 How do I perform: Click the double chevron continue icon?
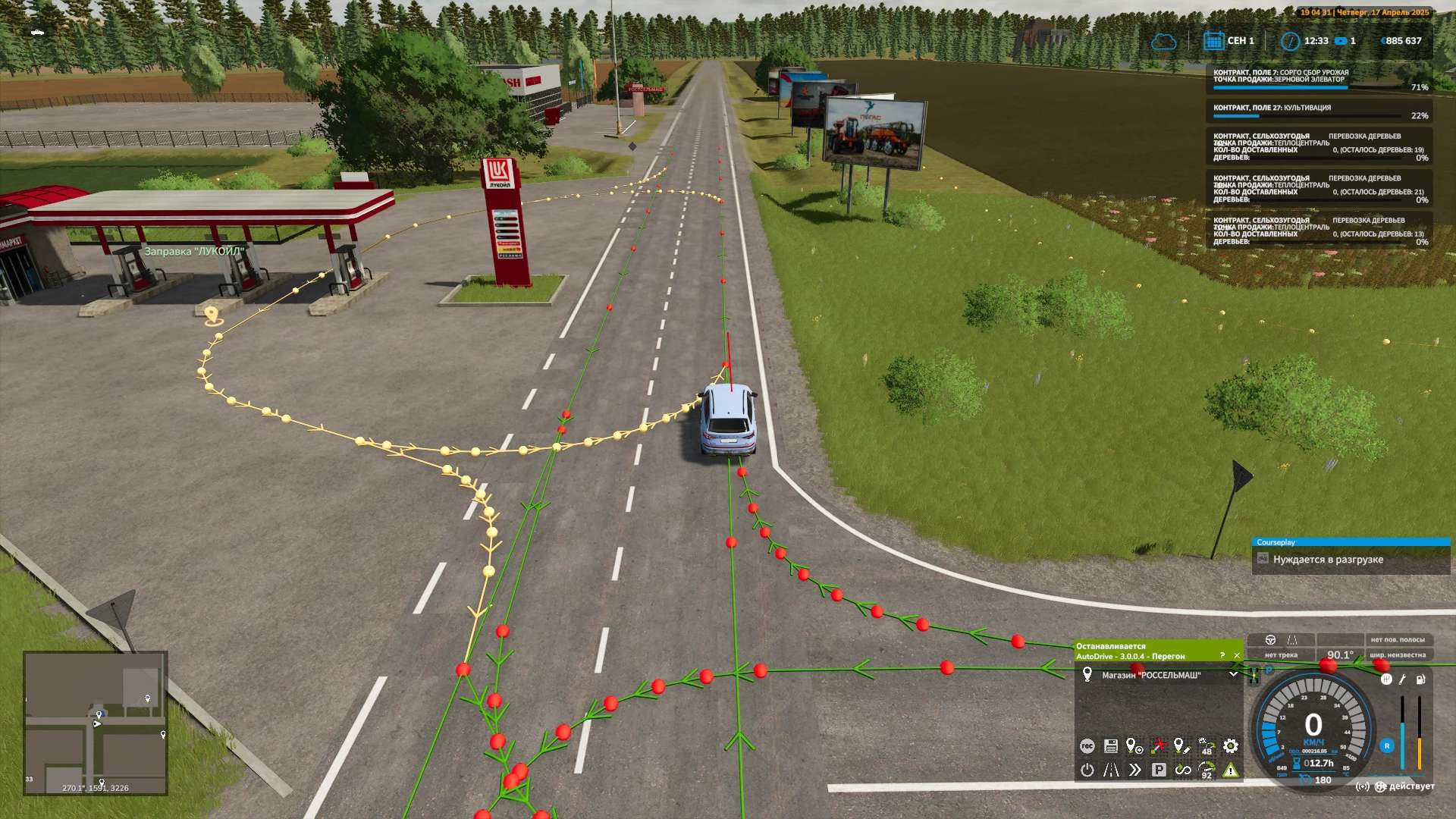pos(1134,770)
